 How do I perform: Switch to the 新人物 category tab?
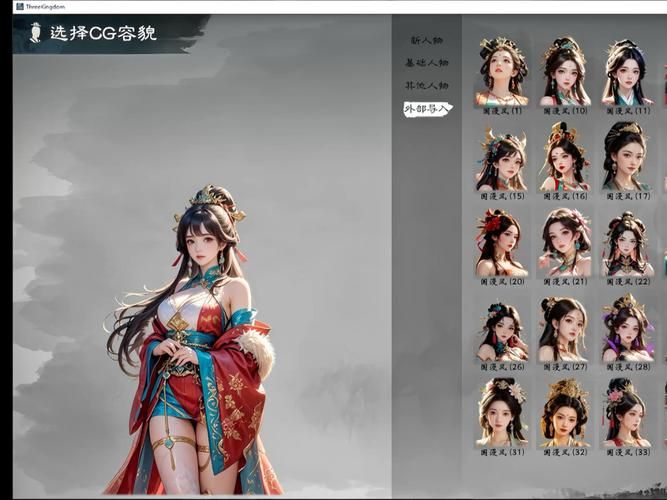click(426, 40)
